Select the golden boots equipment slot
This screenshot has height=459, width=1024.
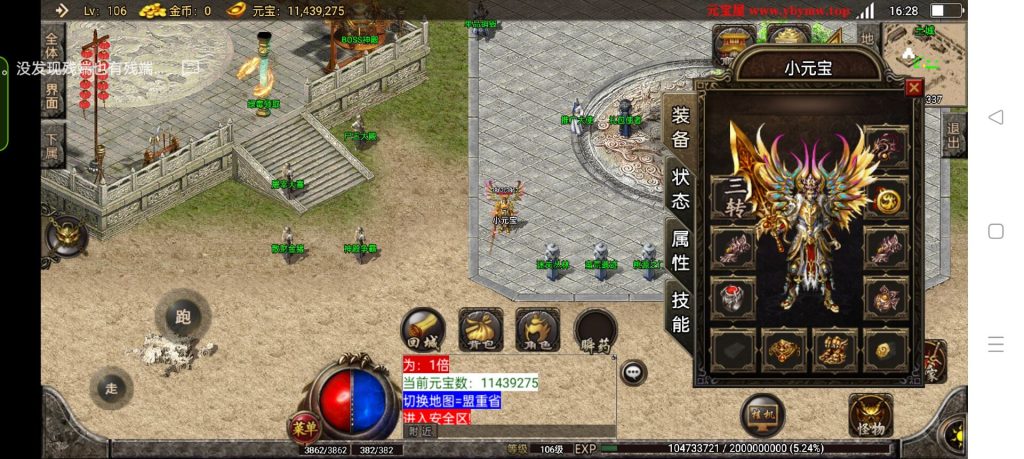(836, 350)
